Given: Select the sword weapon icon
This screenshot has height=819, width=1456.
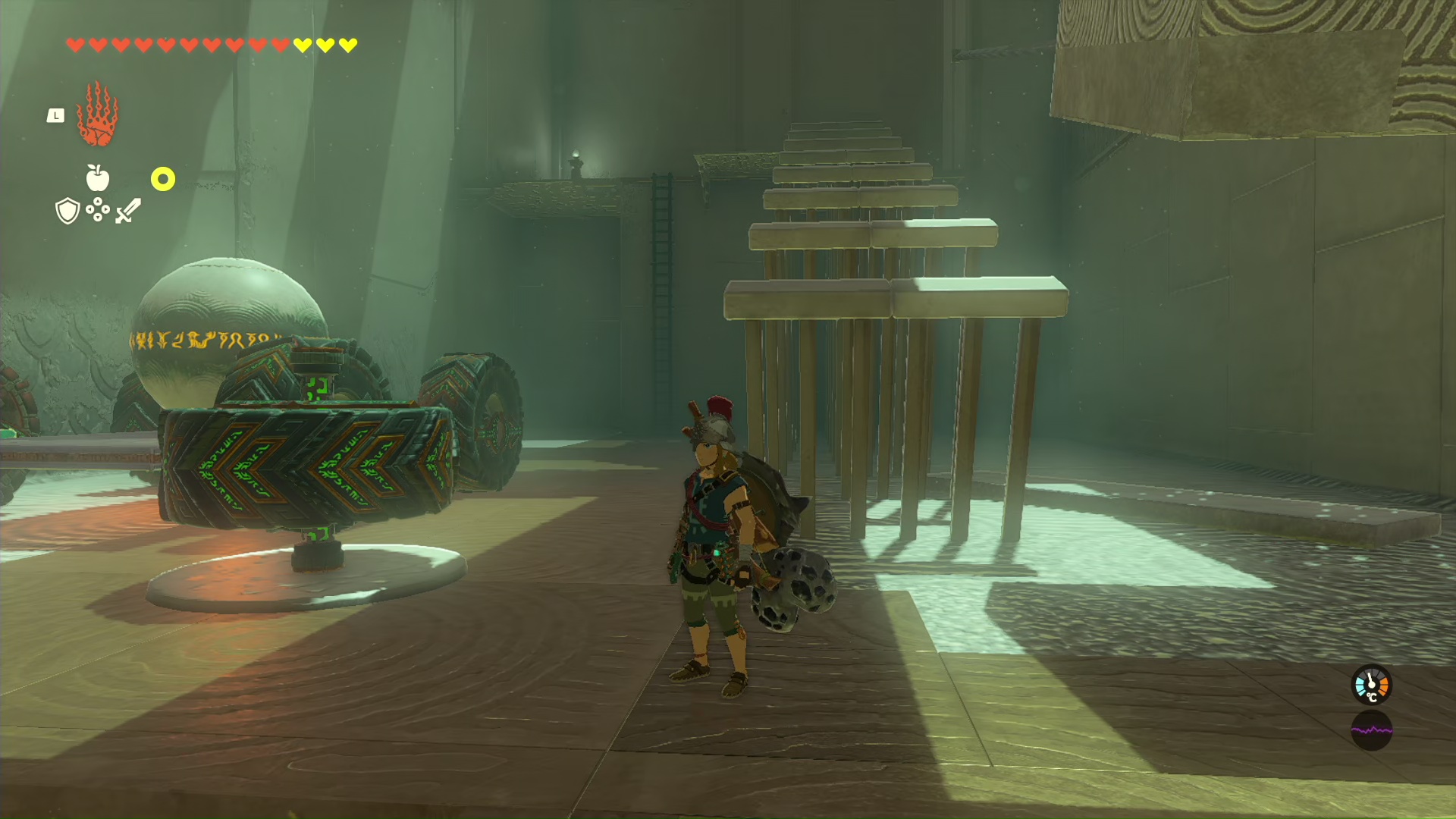Looking at the screenshot, I should tap(128, 211).
